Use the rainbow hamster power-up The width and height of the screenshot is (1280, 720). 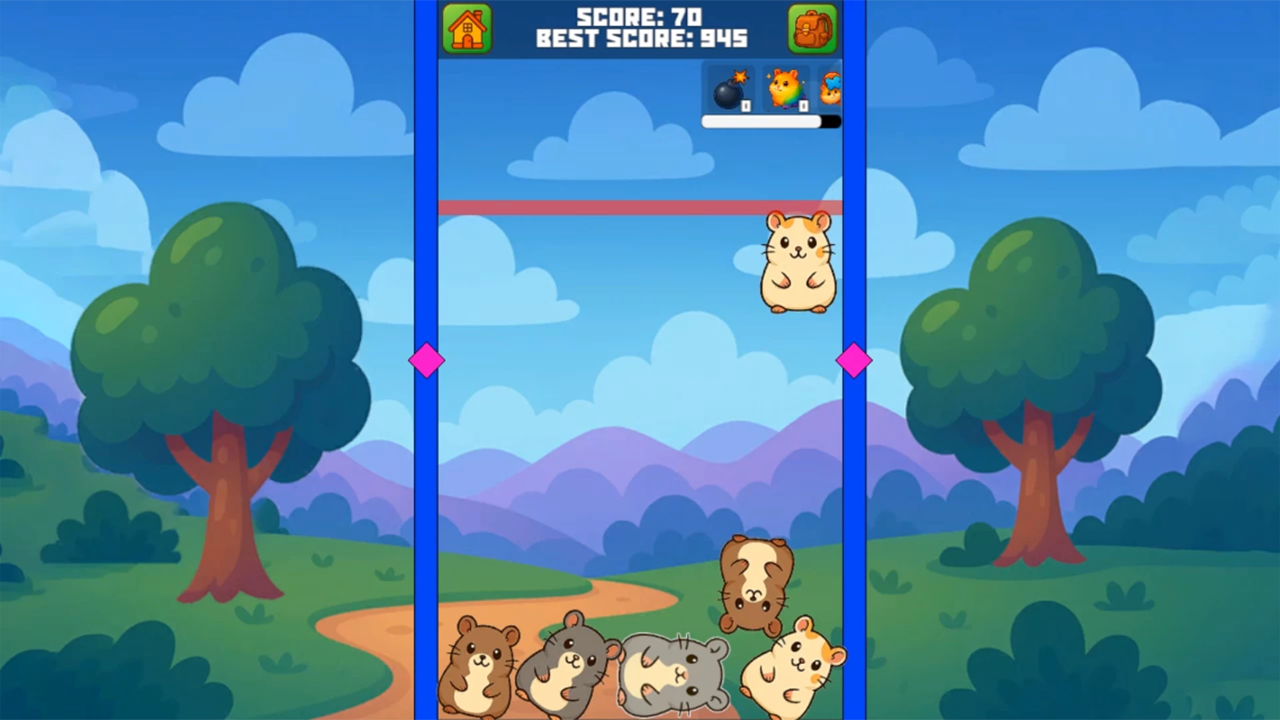(785, 90)
